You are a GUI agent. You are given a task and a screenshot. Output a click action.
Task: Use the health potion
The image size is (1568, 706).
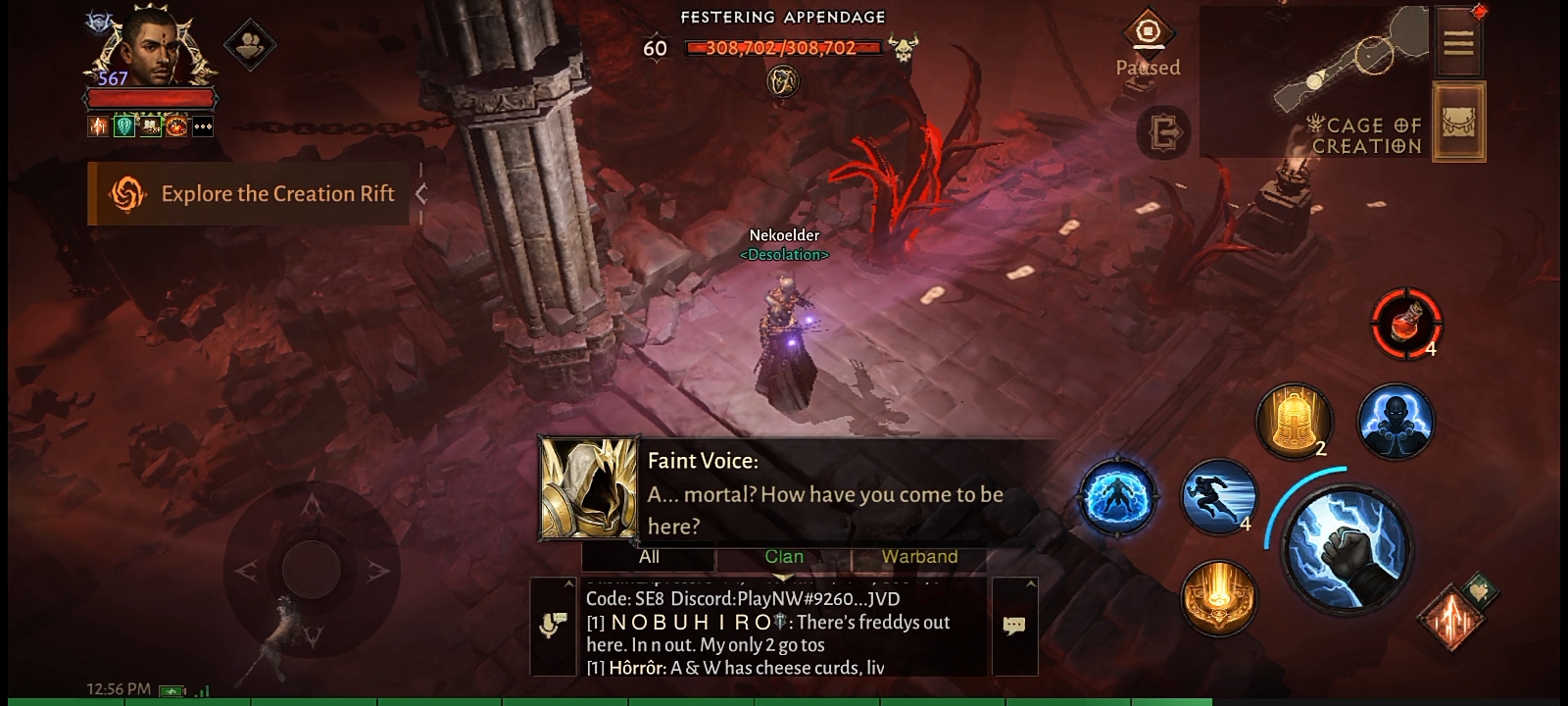(x=1406, y=323)
